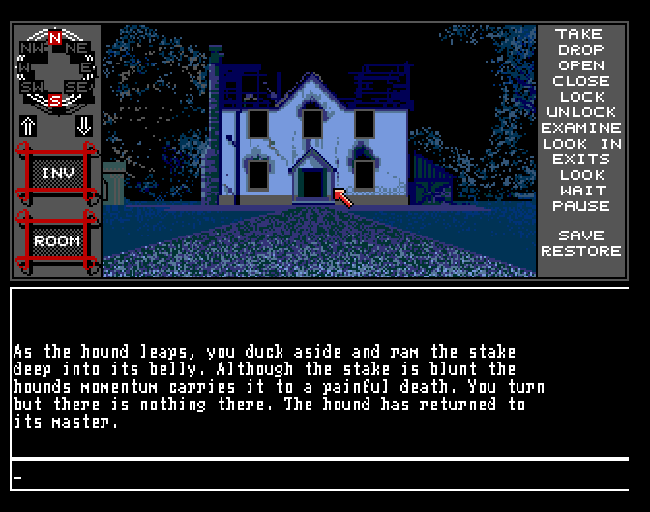Show available EXITS
The image size is (650, 512).
coord(581,159)
